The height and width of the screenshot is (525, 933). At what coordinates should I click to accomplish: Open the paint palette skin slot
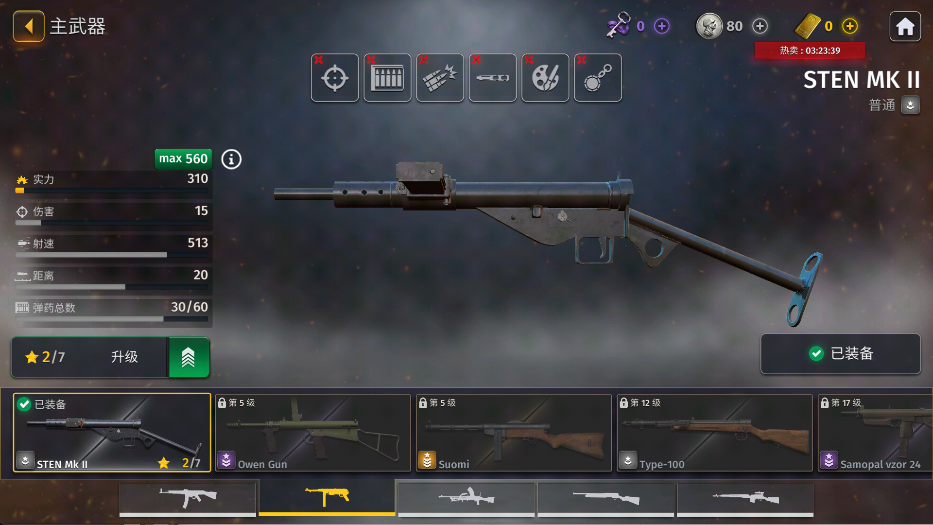(545, 78)
